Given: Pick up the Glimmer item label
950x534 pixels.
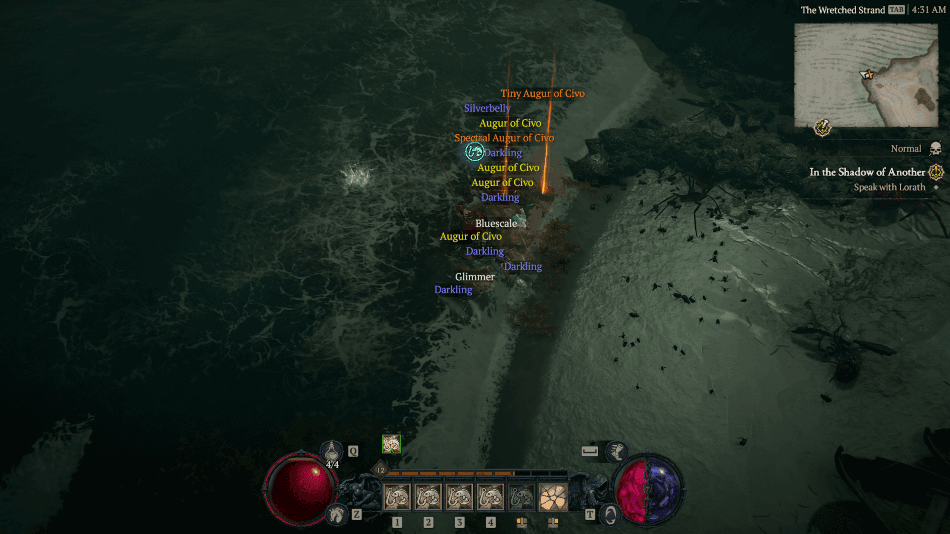Looking at the screenshot, I should coord(474,277).
